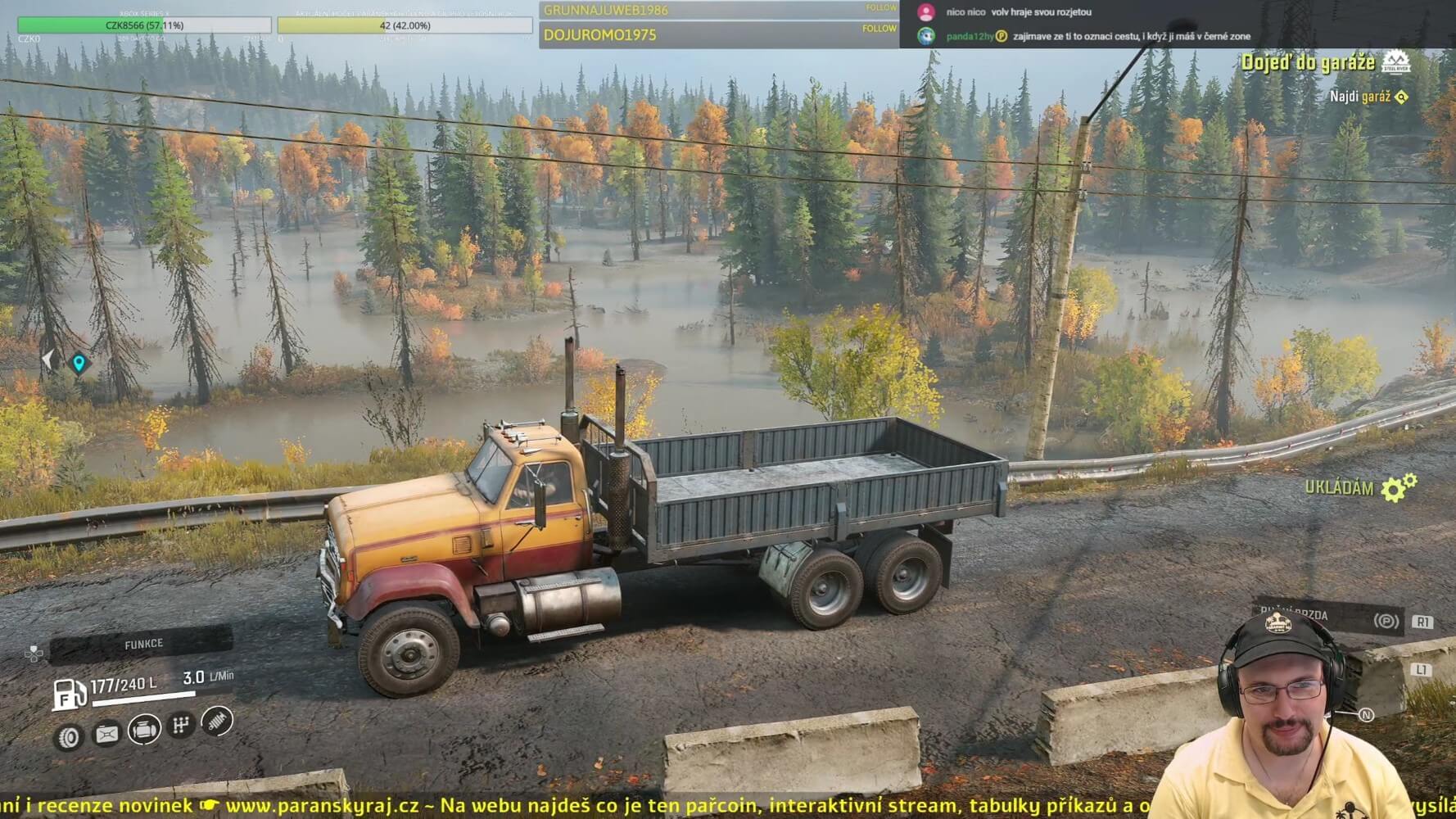Open the Funkce functions panel
This screenshot has width=1456, height=819.
click(142, 645)
